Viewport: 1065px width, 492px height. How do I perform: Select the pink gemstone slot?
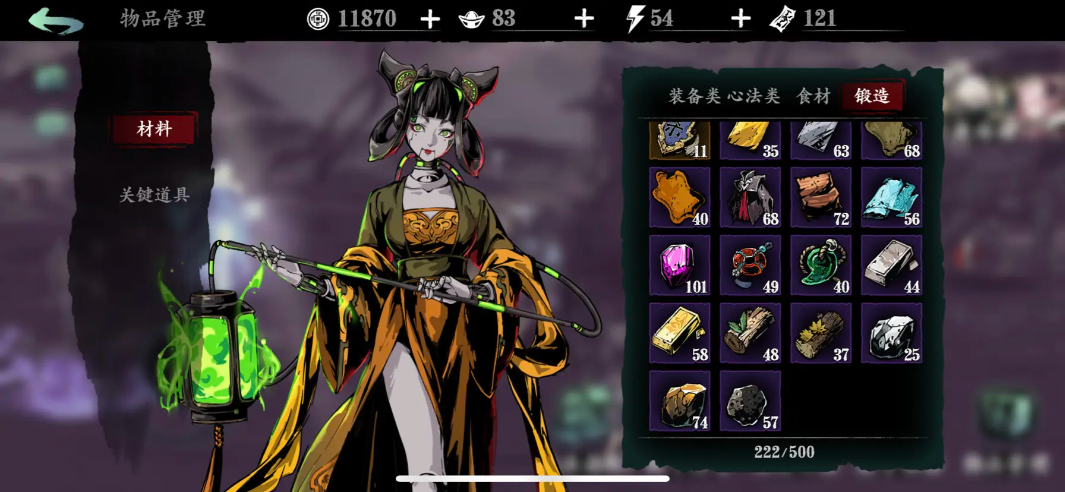(679, 265)
